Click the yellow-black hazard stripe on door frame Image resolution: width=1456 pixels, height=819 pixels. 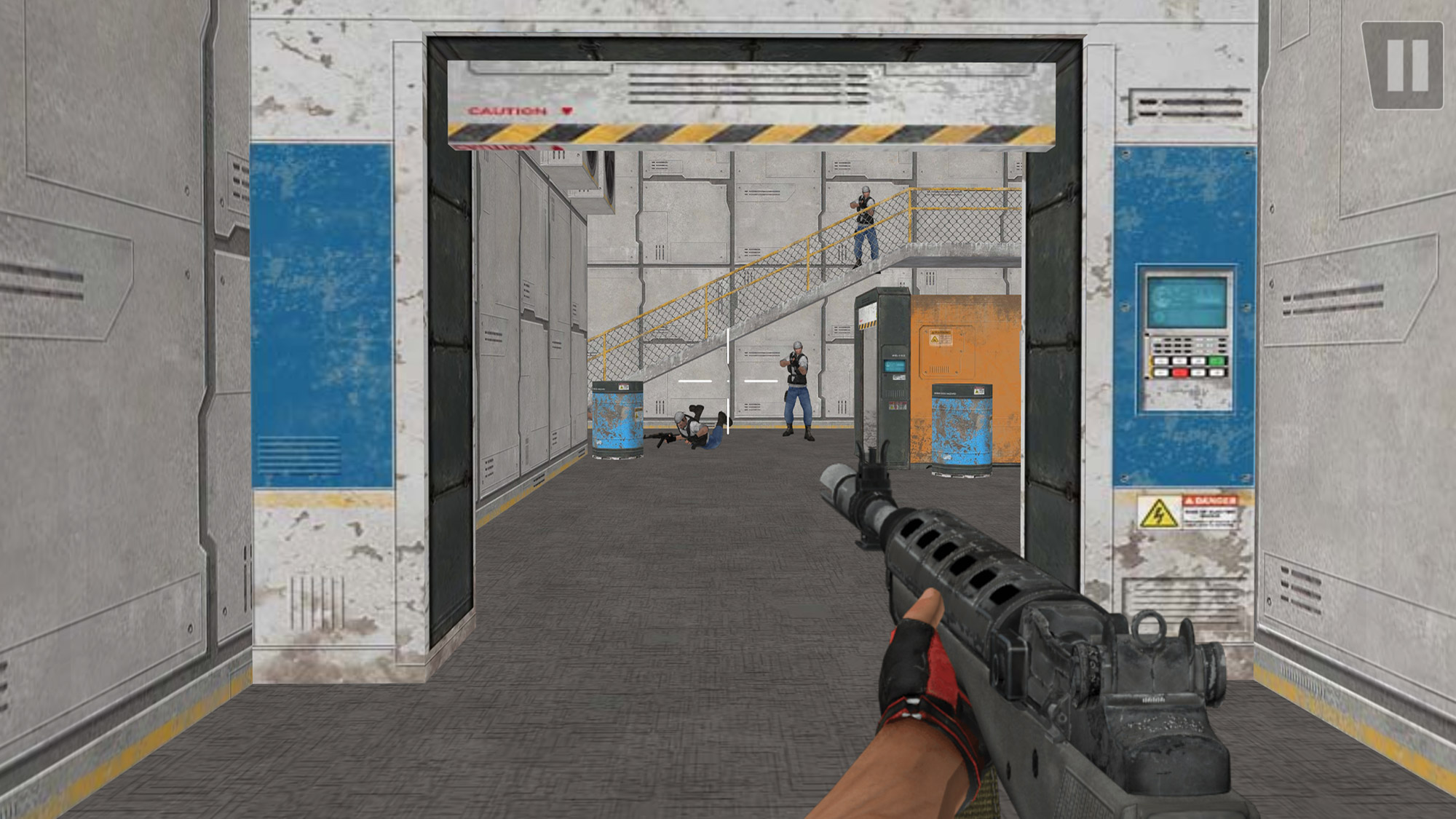pyautogui.click(x=750, y=132)
